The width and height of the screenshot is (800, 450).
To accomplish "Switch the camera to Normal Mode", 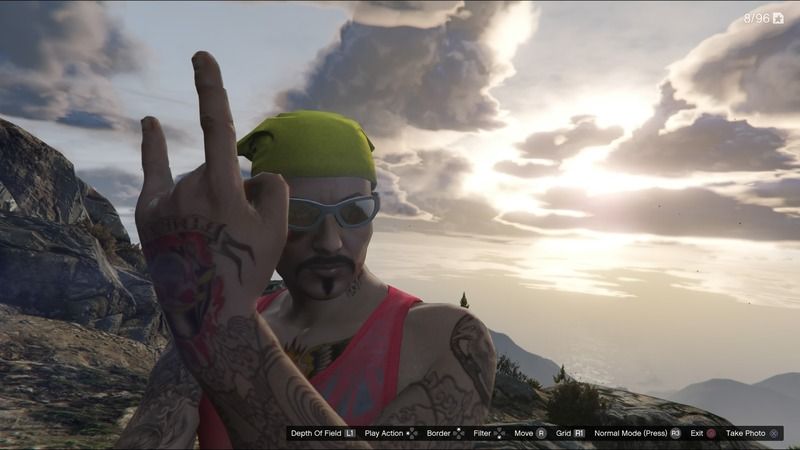I will 637,433.
